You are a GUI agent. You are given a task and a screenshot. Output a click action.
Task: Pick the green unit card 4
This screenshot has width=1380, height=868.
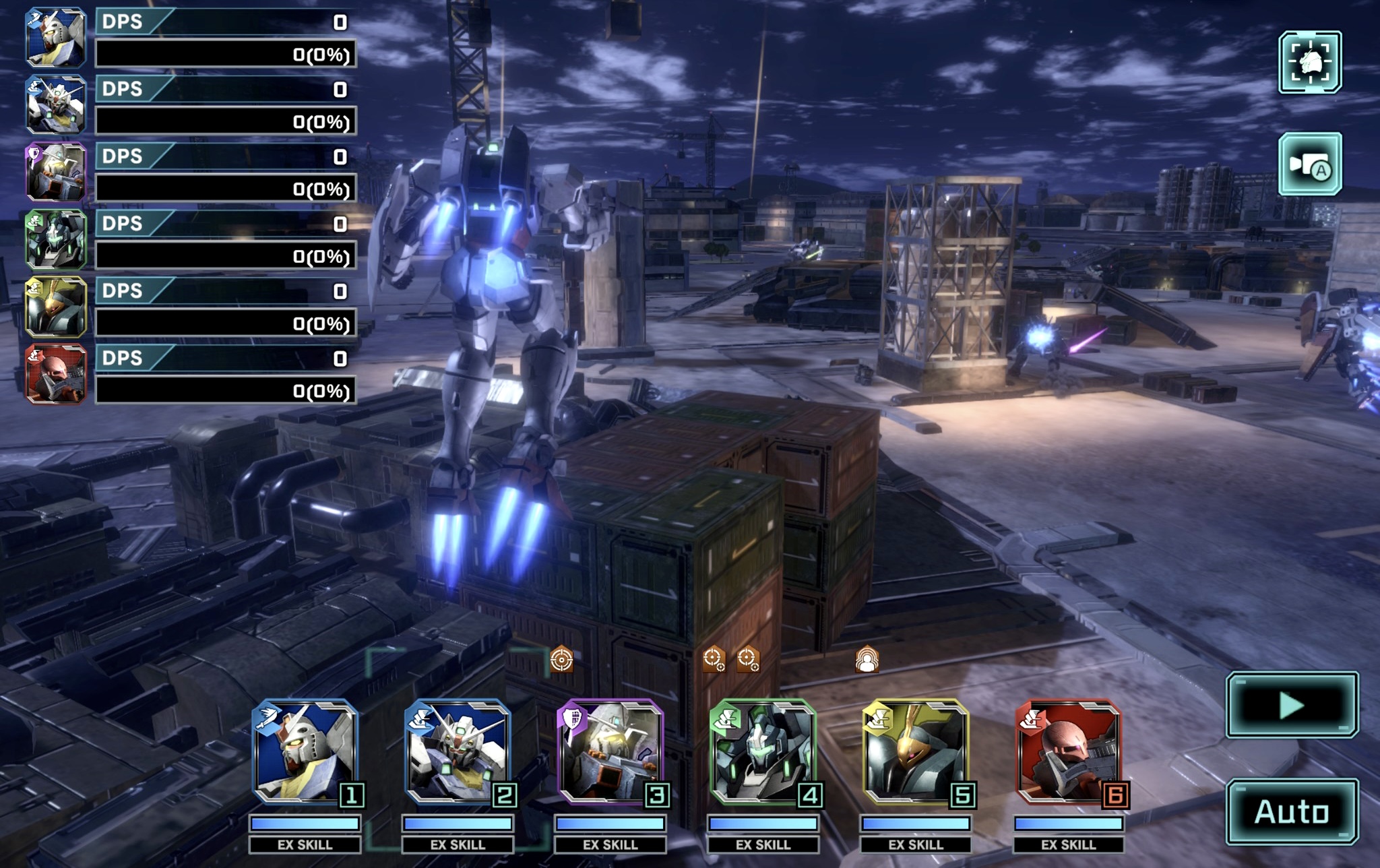(x=764, y=752)
